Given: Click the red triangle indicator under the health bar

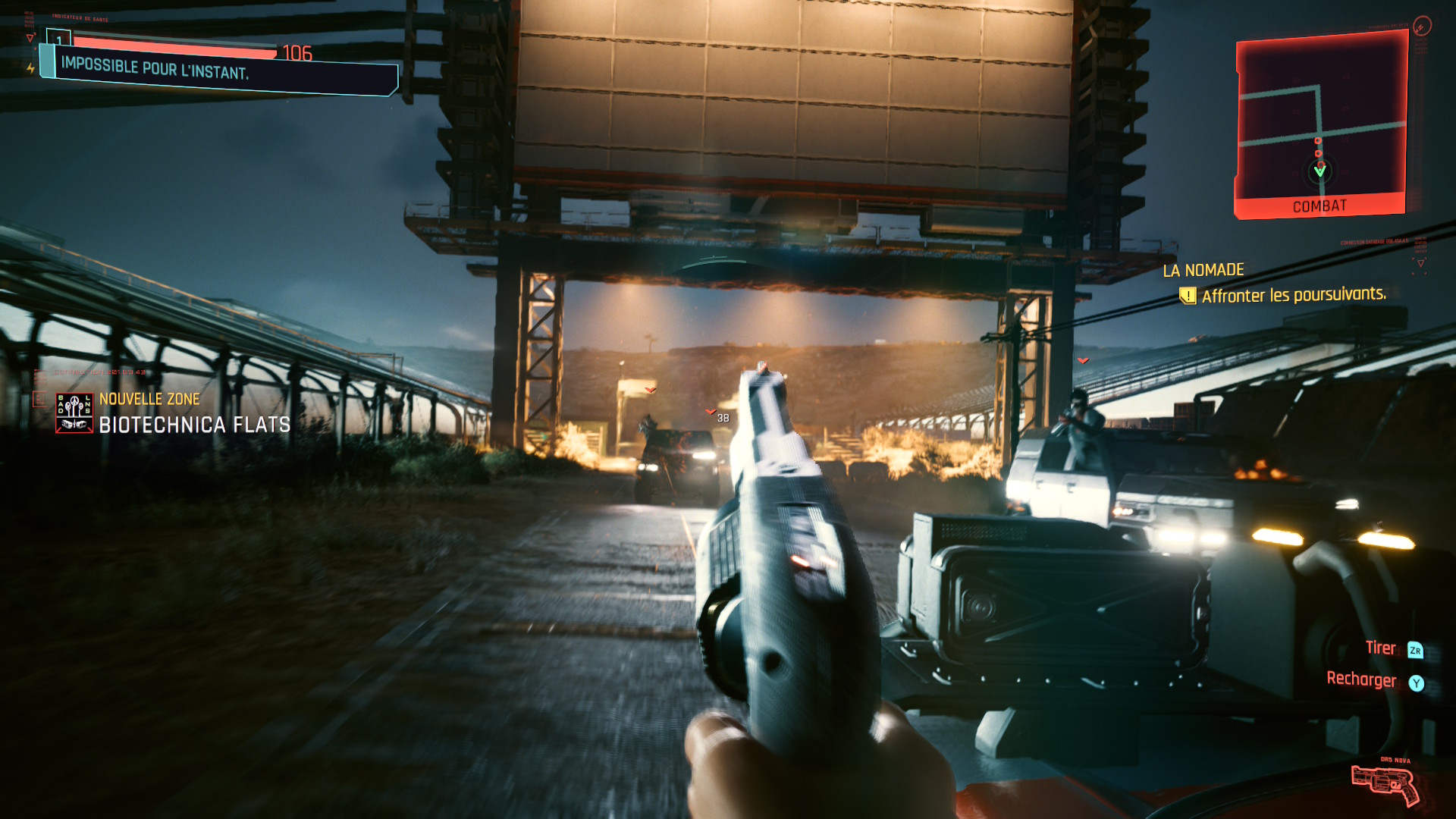Looking at the screenshot, I should (x=30, y=38).
